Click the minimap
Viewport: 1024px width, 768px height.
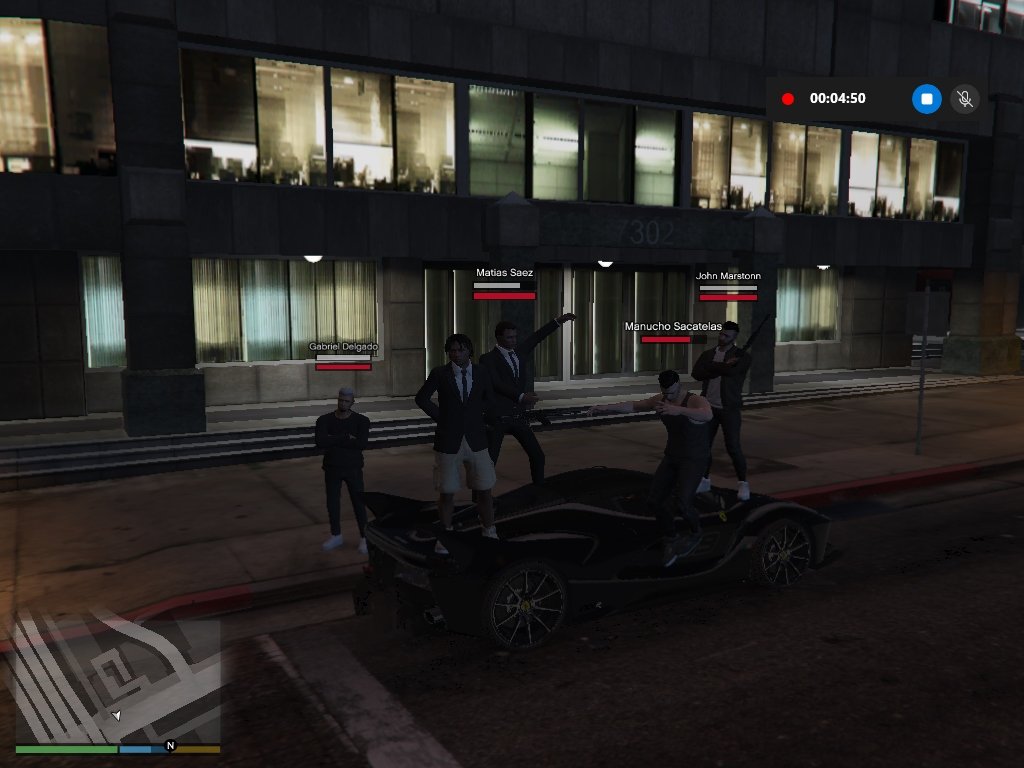[x=116, y=682]
